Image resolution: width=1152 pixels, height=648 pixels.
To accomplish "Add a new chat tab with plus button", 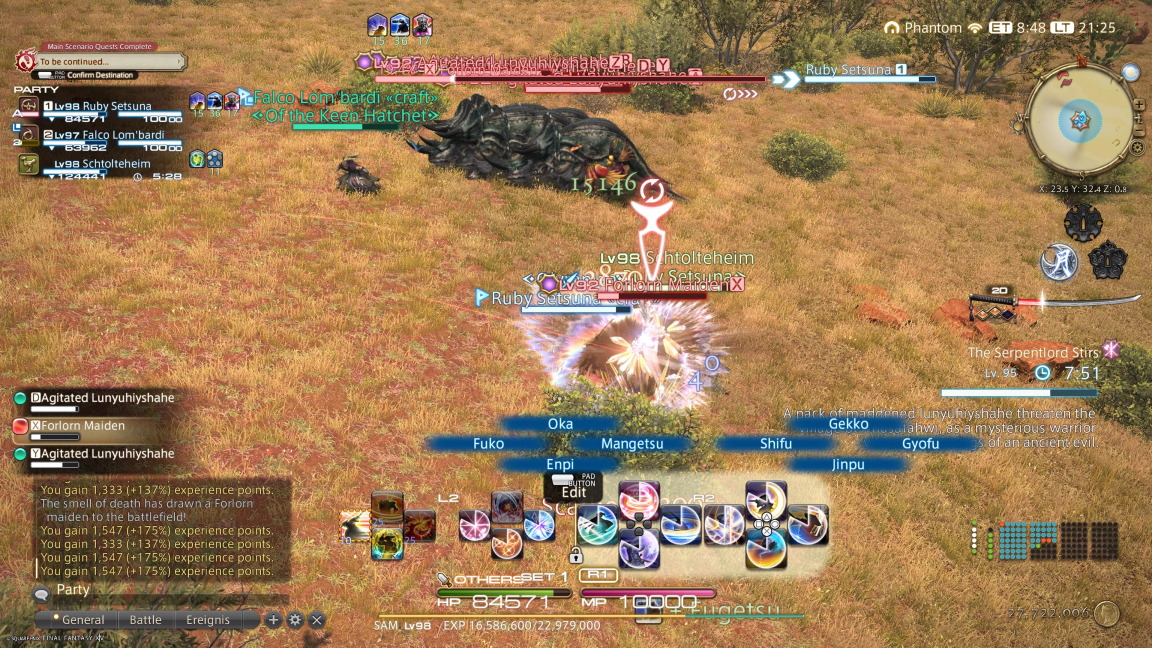I will tap(273, 620).
